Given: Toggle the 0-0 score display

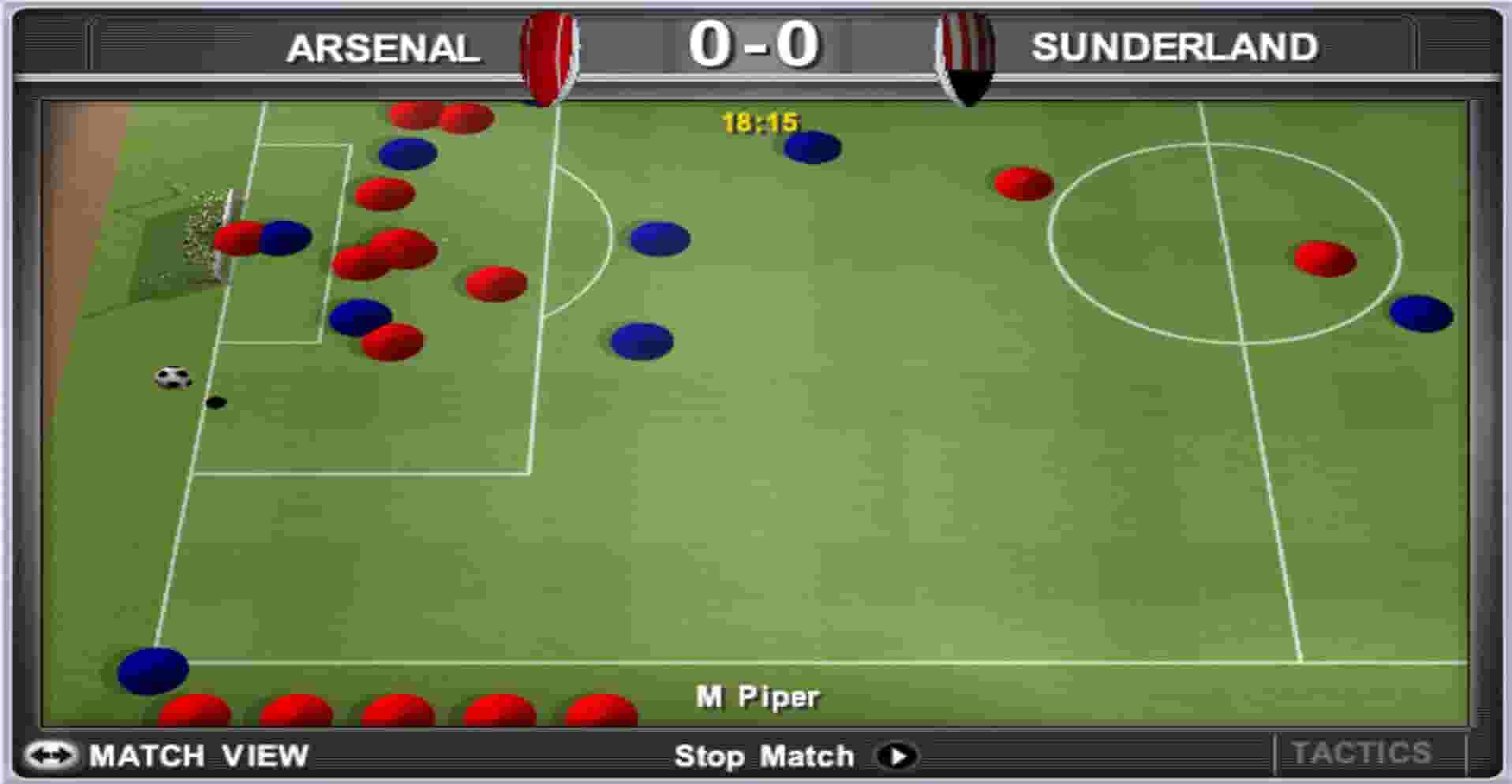Looking at the screenshot, I should [754, 45].
